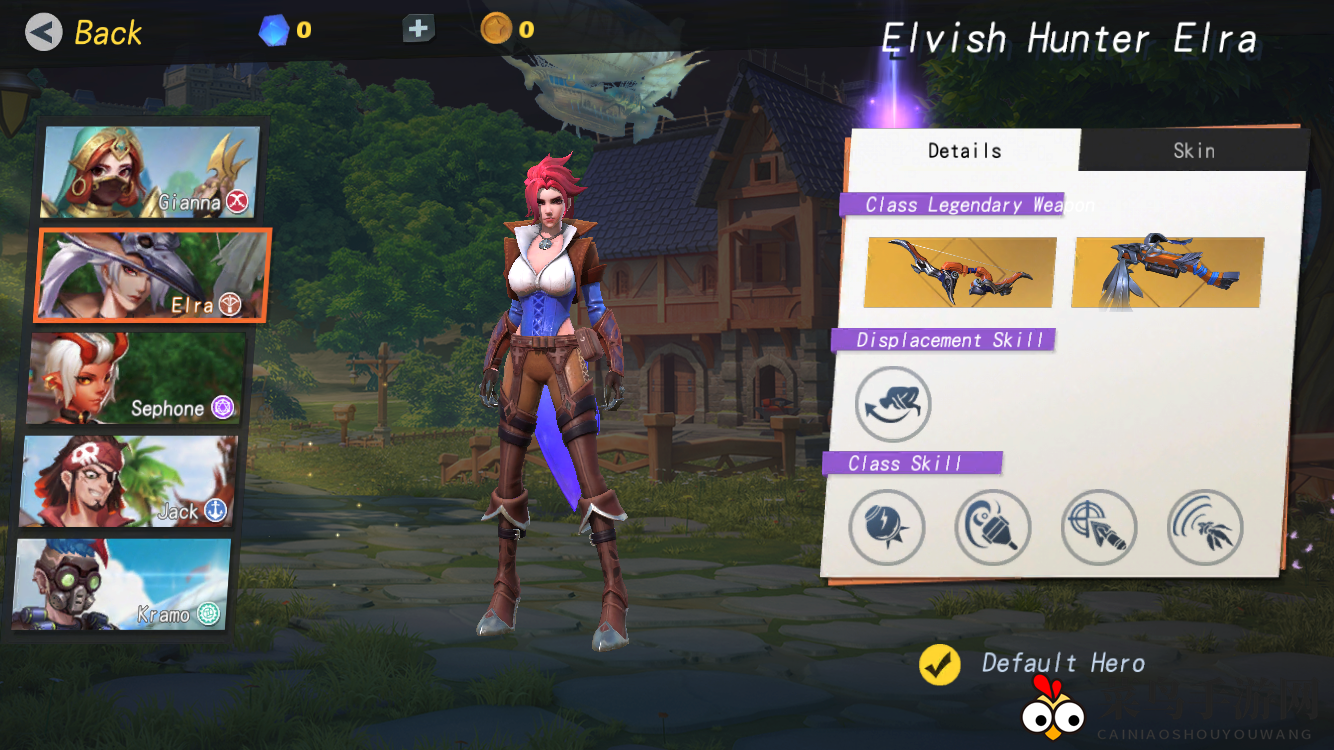Pick Jack the pirate hero
The image size is (1334, 750).
[130, 482]
